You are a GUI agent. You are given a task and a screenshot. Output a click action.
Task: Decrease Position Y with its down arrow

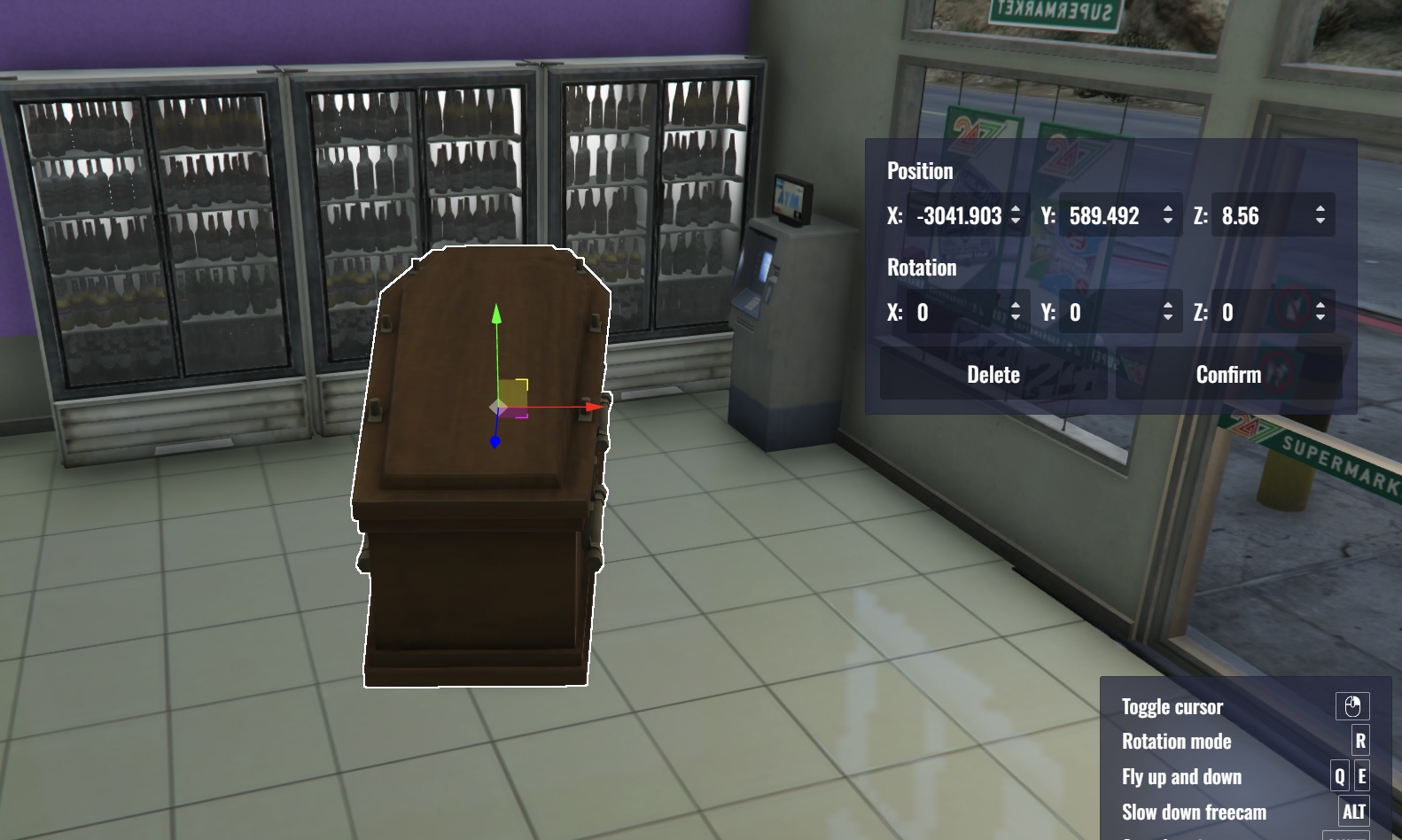(1168, 222)
